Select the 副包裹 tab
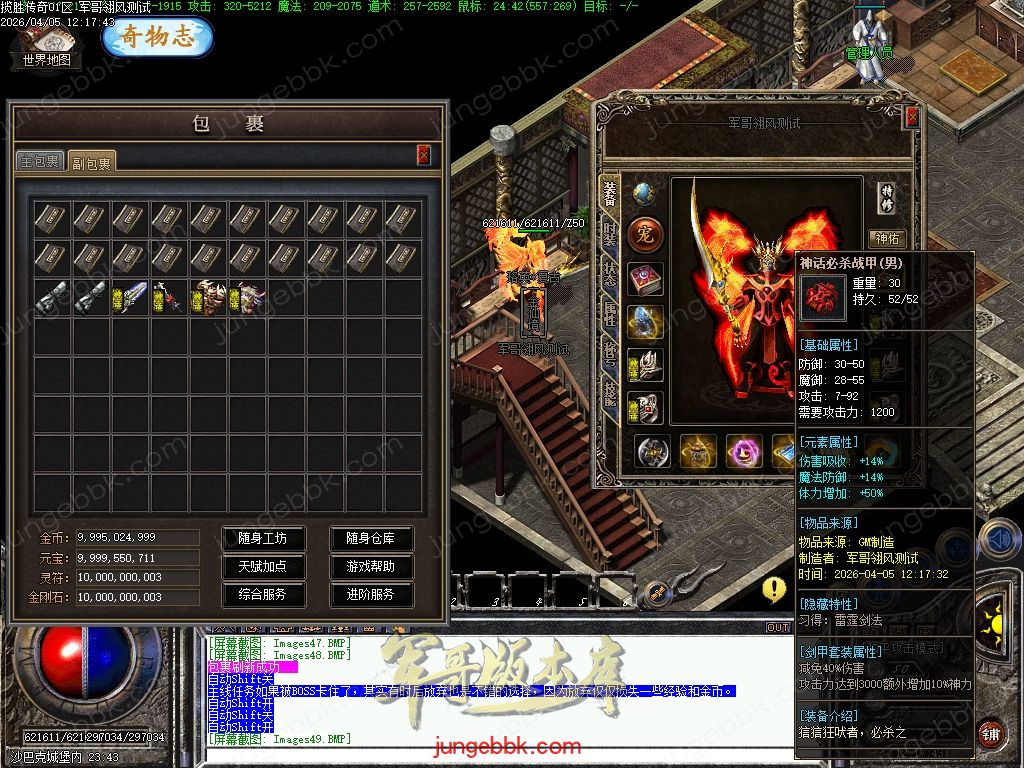Screen dimensions: 1024x768 click(x=91, y=162)
